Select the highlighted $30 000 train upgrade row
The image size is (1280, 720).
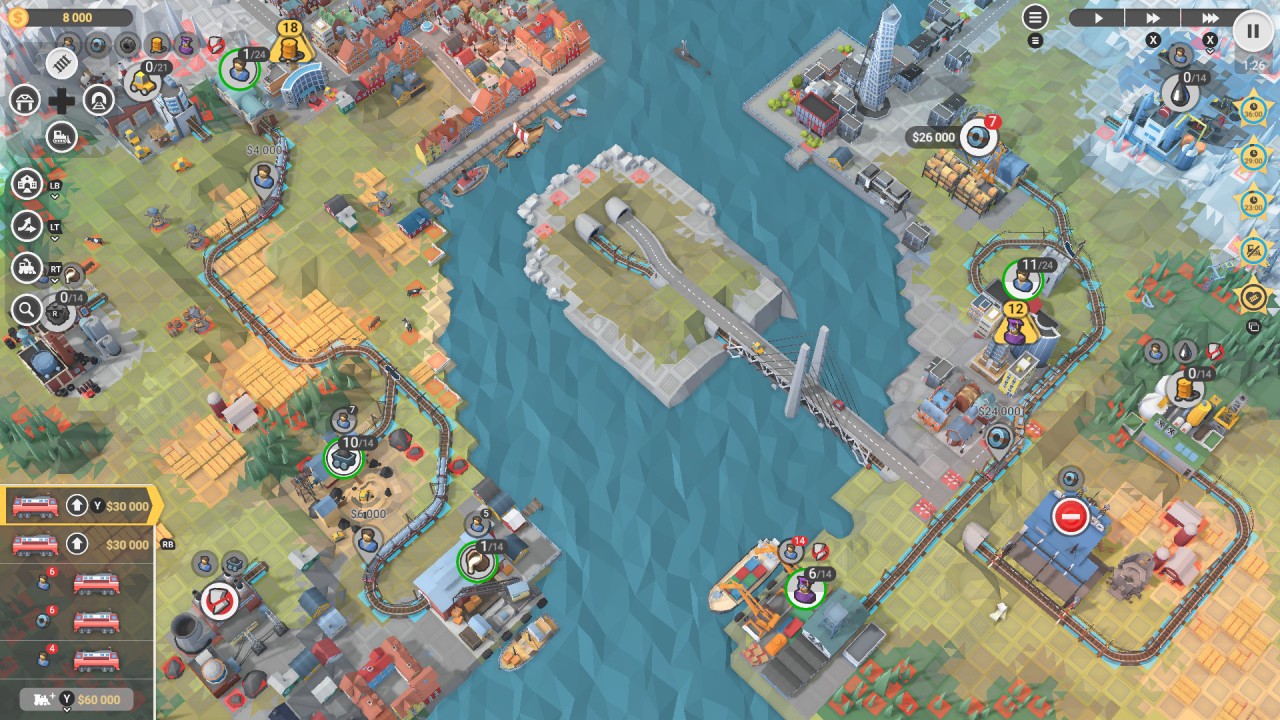tap(79, 506)
